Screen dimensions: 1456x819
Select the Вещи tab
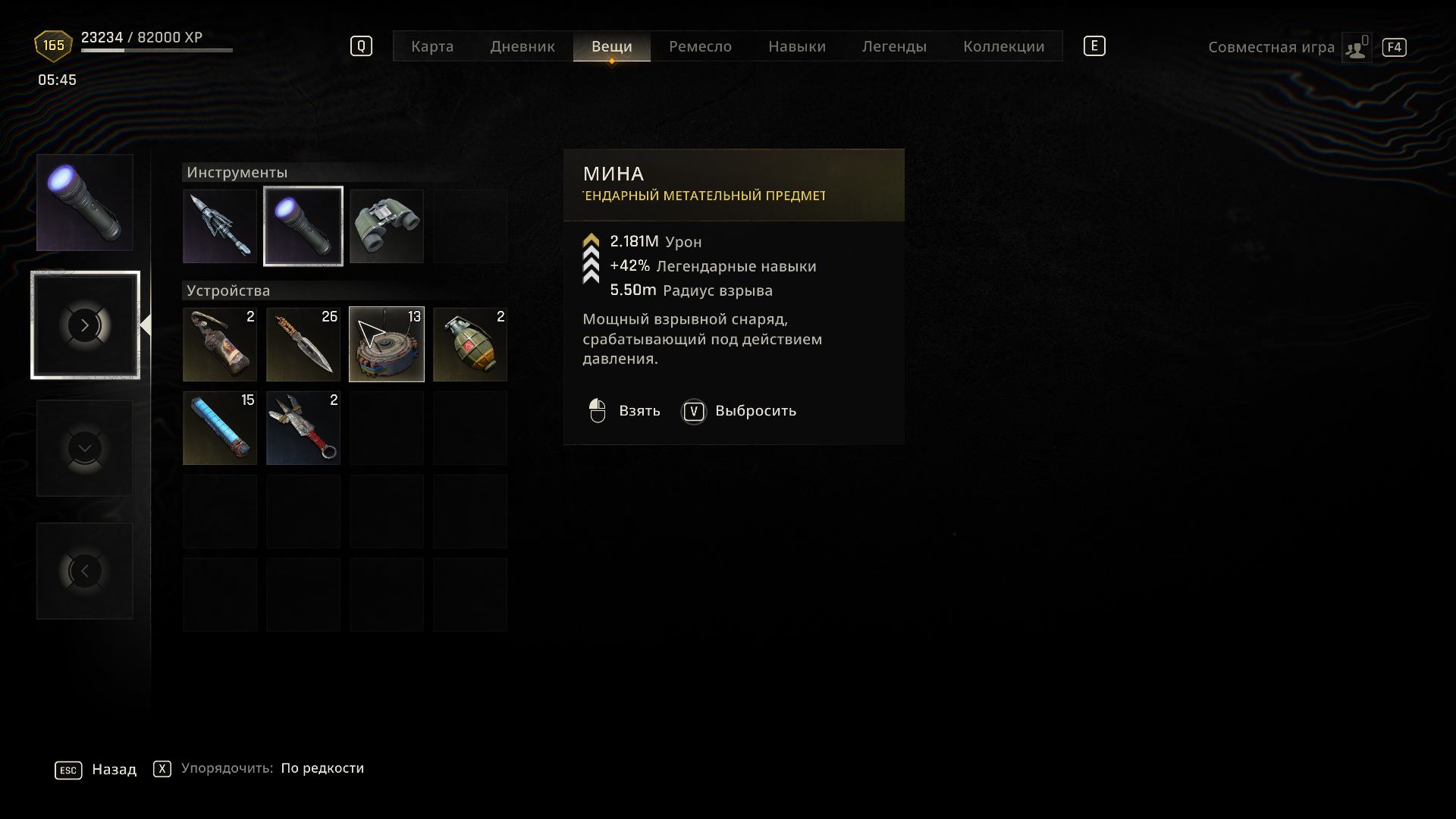(x=611, y=46)
